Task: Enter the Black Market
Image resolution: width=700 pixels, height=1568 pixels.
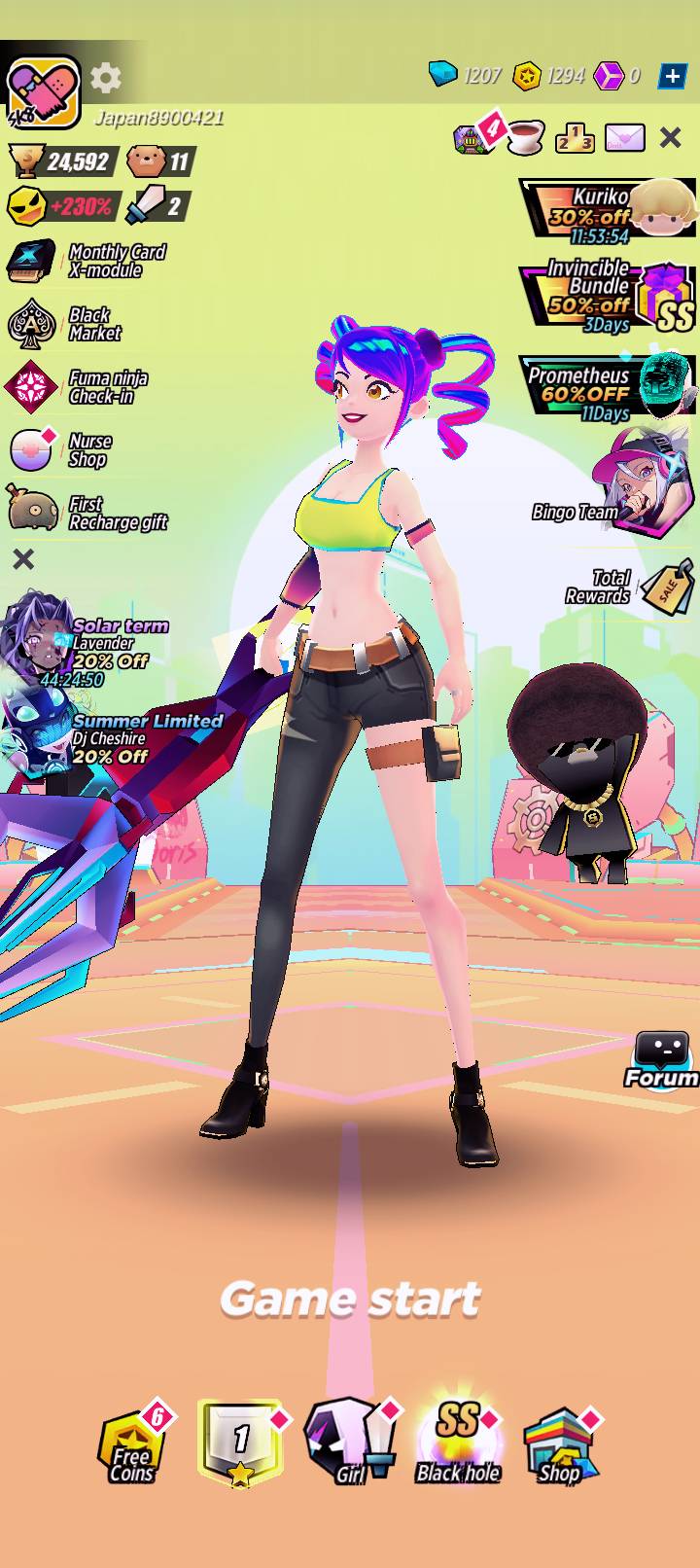Action: tap(66, 324)
